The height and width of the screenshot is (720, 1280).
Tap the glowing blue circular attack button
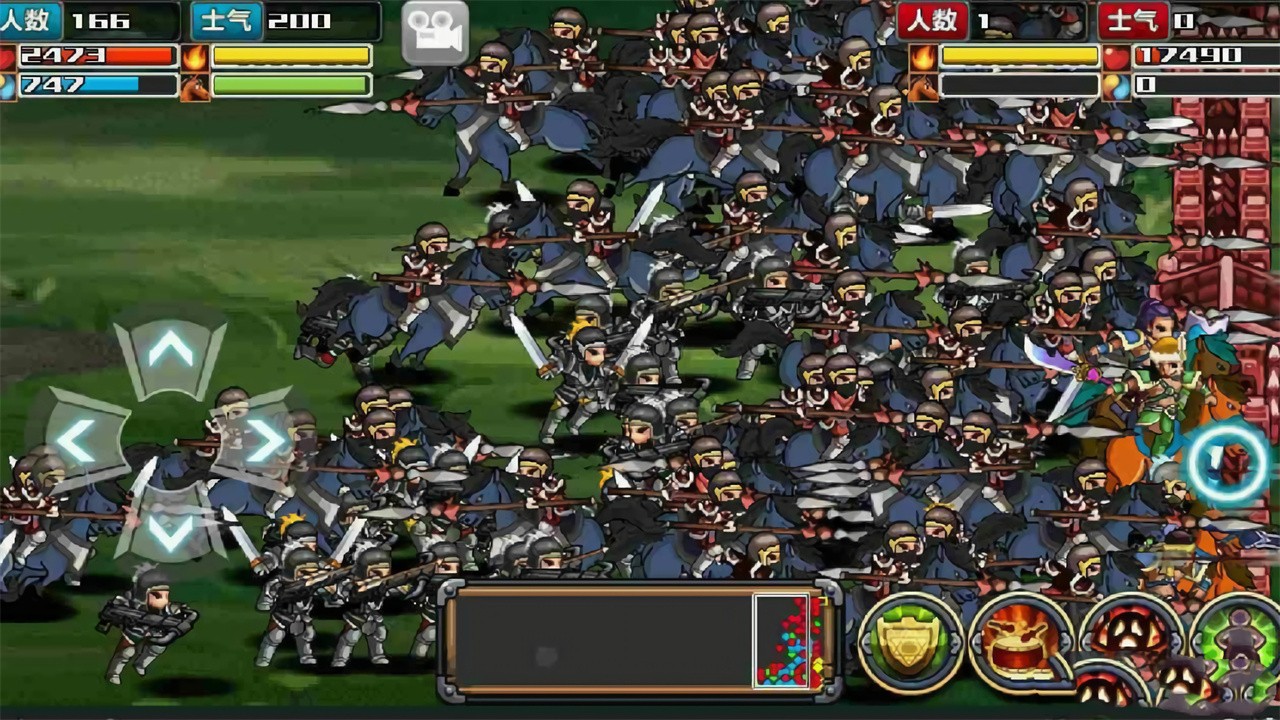(x=1228, y=462)
